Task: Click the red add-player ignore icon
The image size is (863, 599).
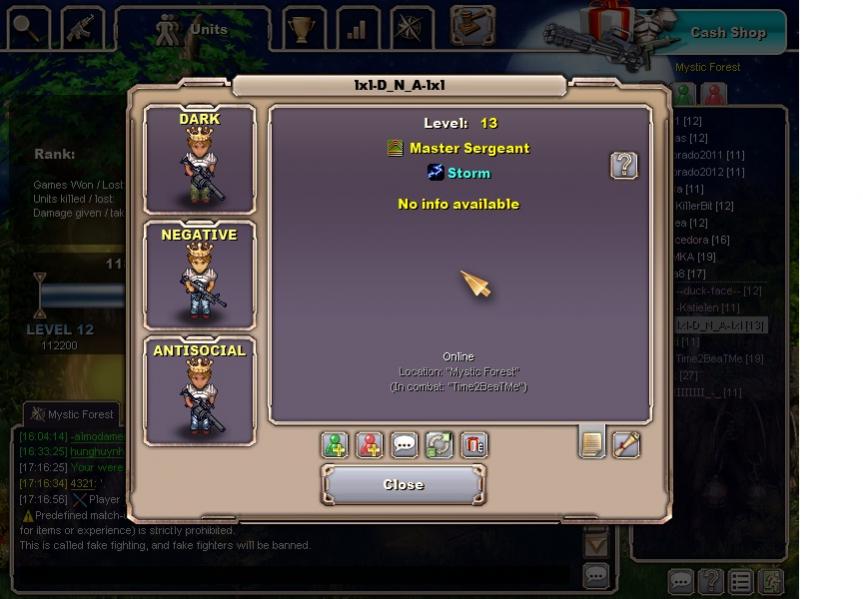Action: (x=370, y=445)
